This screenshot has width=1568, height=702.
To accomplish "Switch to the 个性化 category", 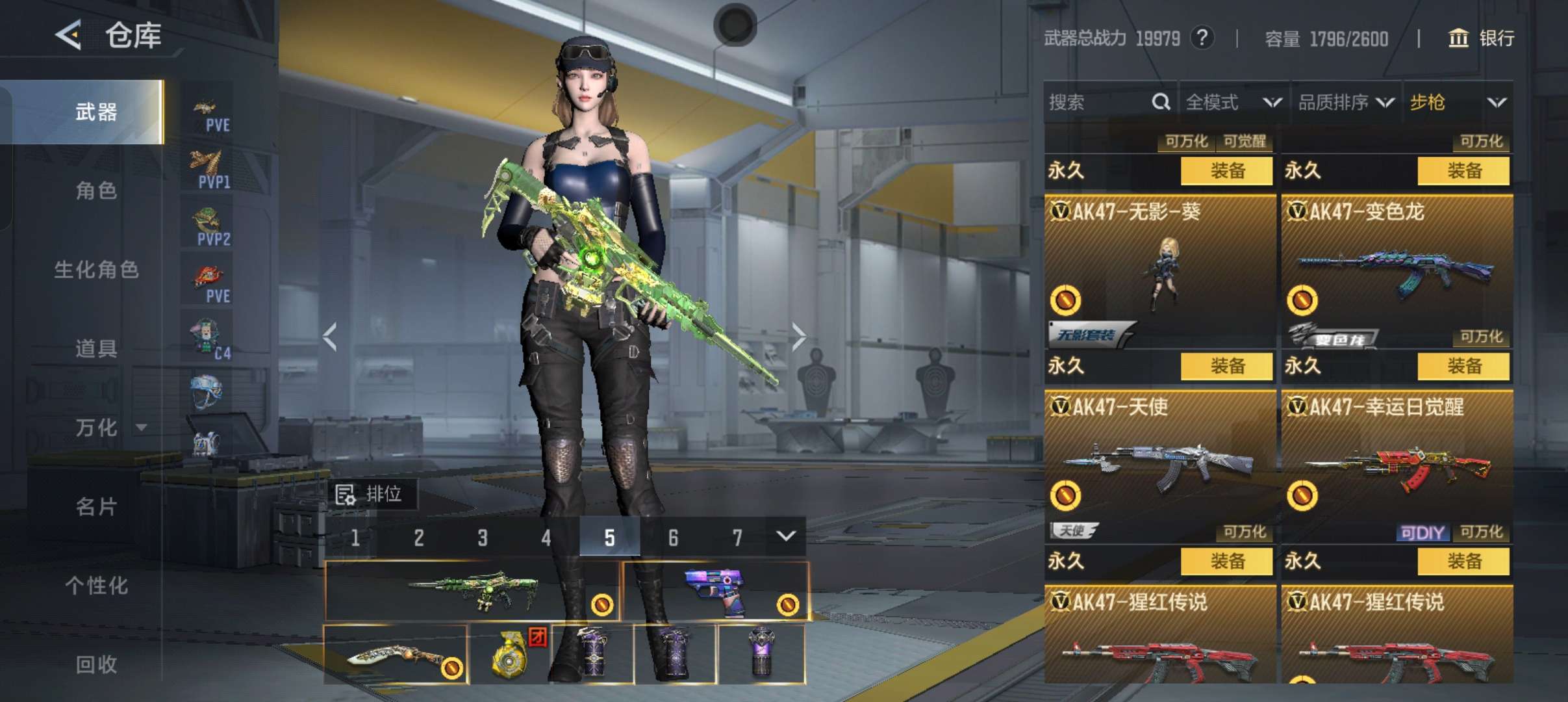I will coord(96,585).
